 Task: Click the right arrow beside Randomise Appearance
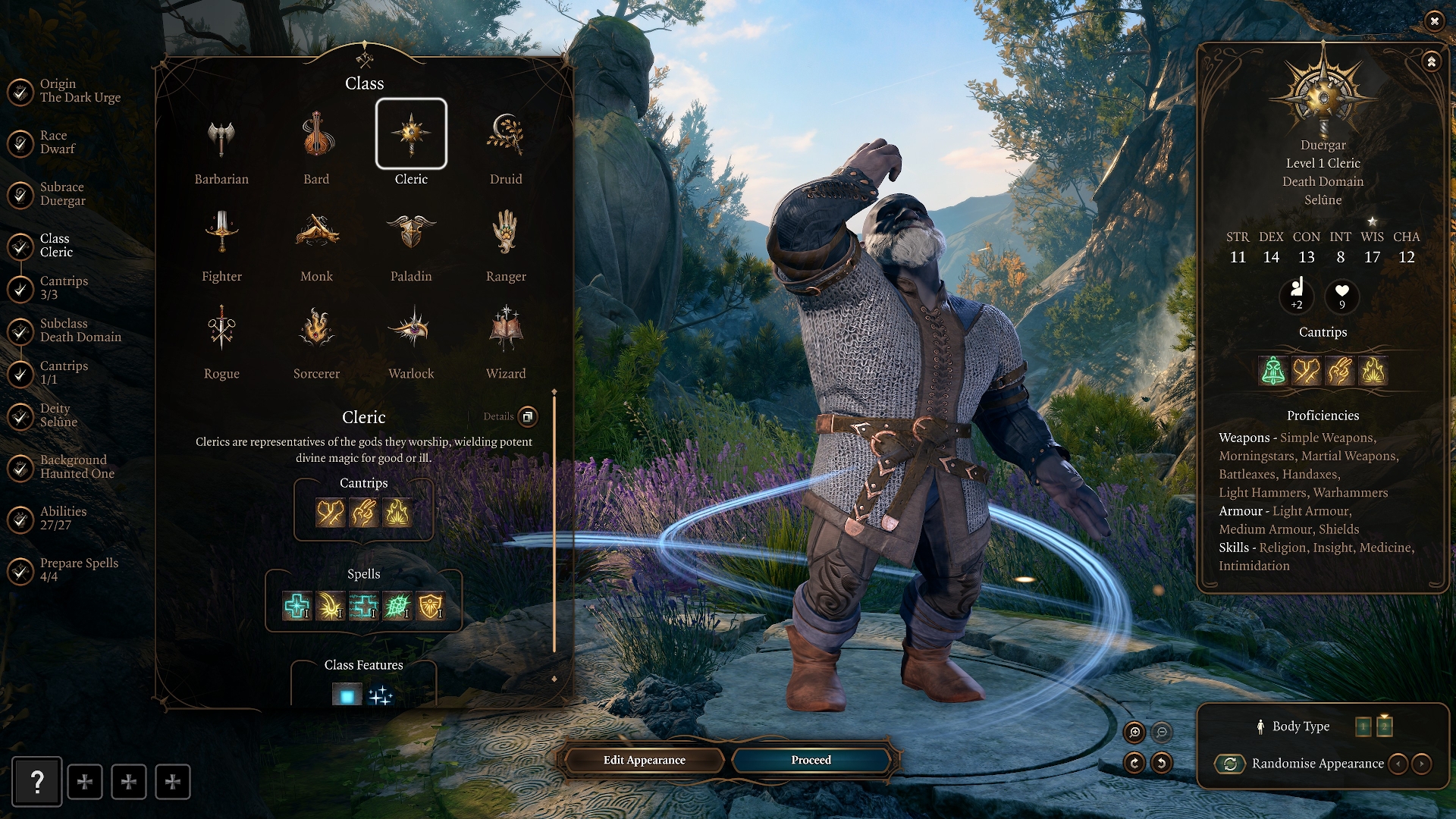(x=1423, y=764)
